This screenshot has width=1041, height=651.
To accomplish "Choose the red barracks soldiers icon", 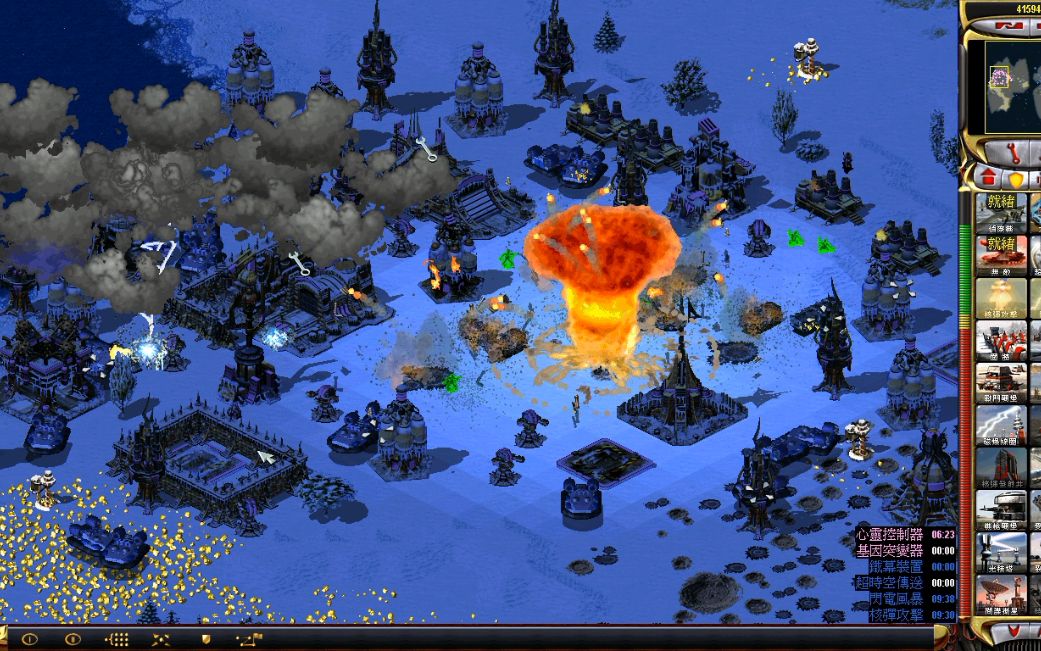I will [x=1000, y=340].
